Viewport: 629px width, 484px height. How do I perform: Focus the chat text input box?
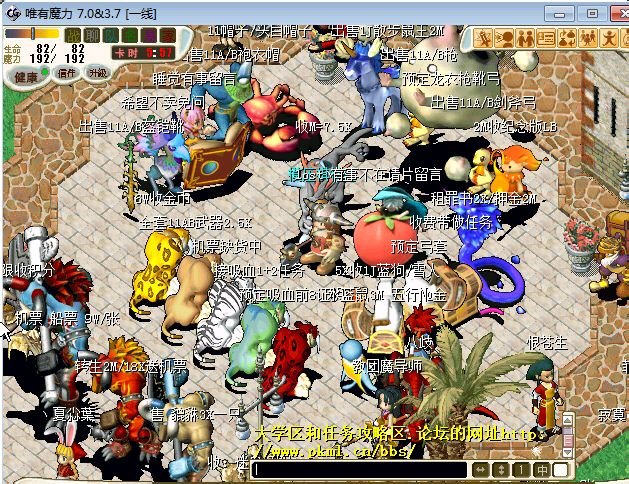[x=358, y=470]
